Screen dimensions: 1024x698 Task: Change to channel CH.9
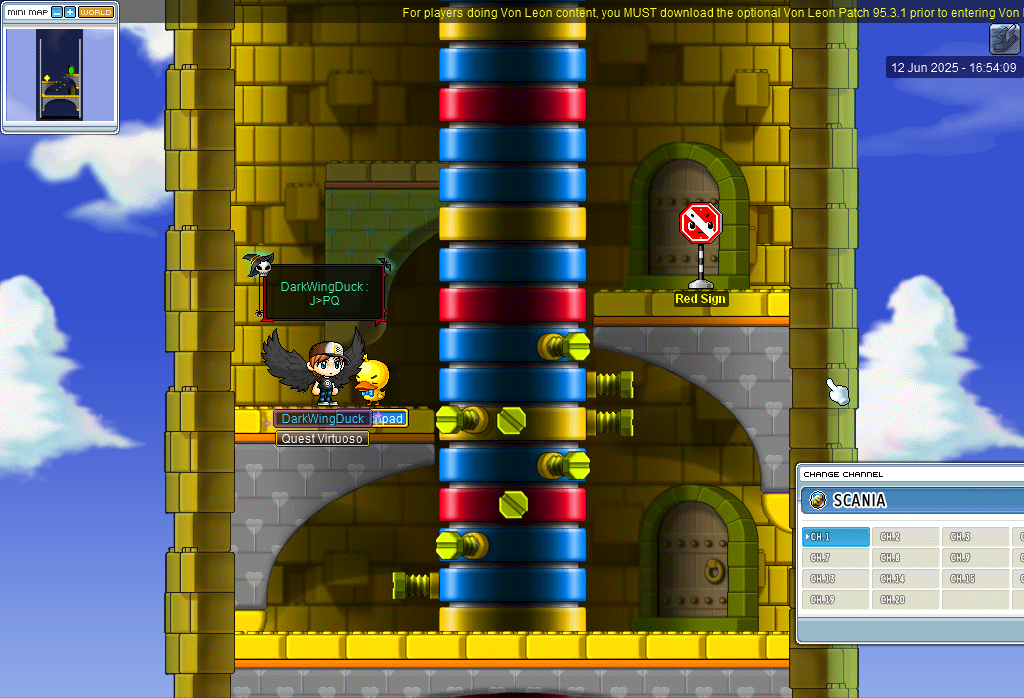coord(975,558)
